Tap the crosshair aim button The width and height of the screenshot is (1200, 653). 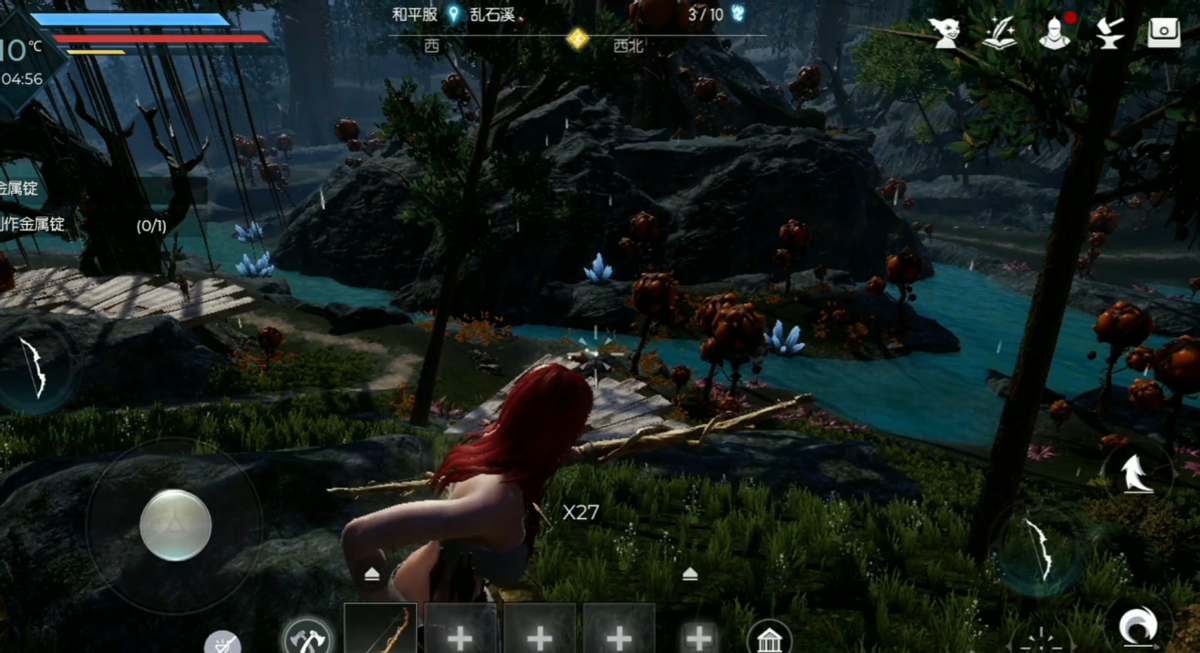1041,640
